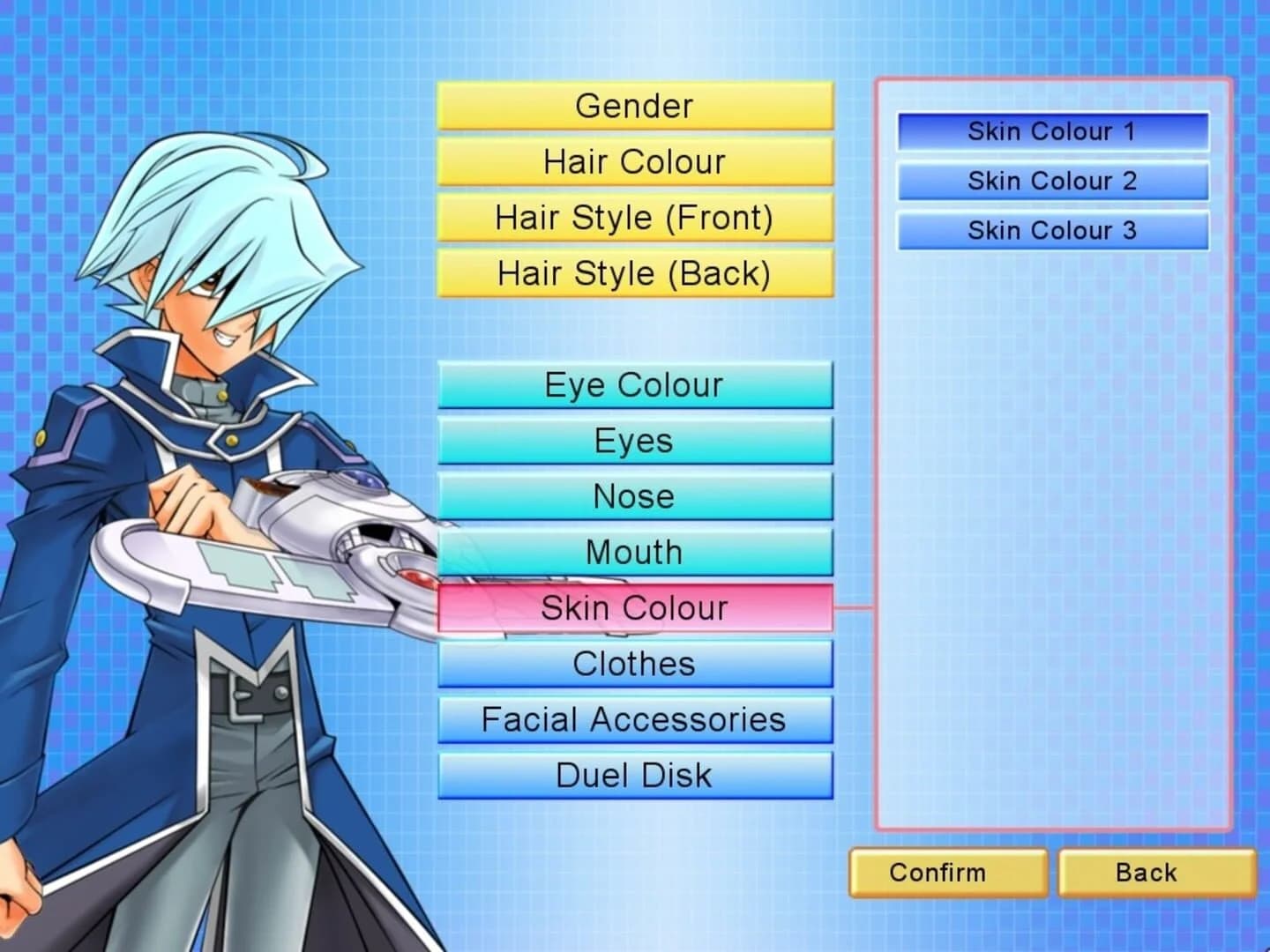The image size is (1270, 952).
Task: Open the Duel Disk selector
Action: [x=633, y=775]
